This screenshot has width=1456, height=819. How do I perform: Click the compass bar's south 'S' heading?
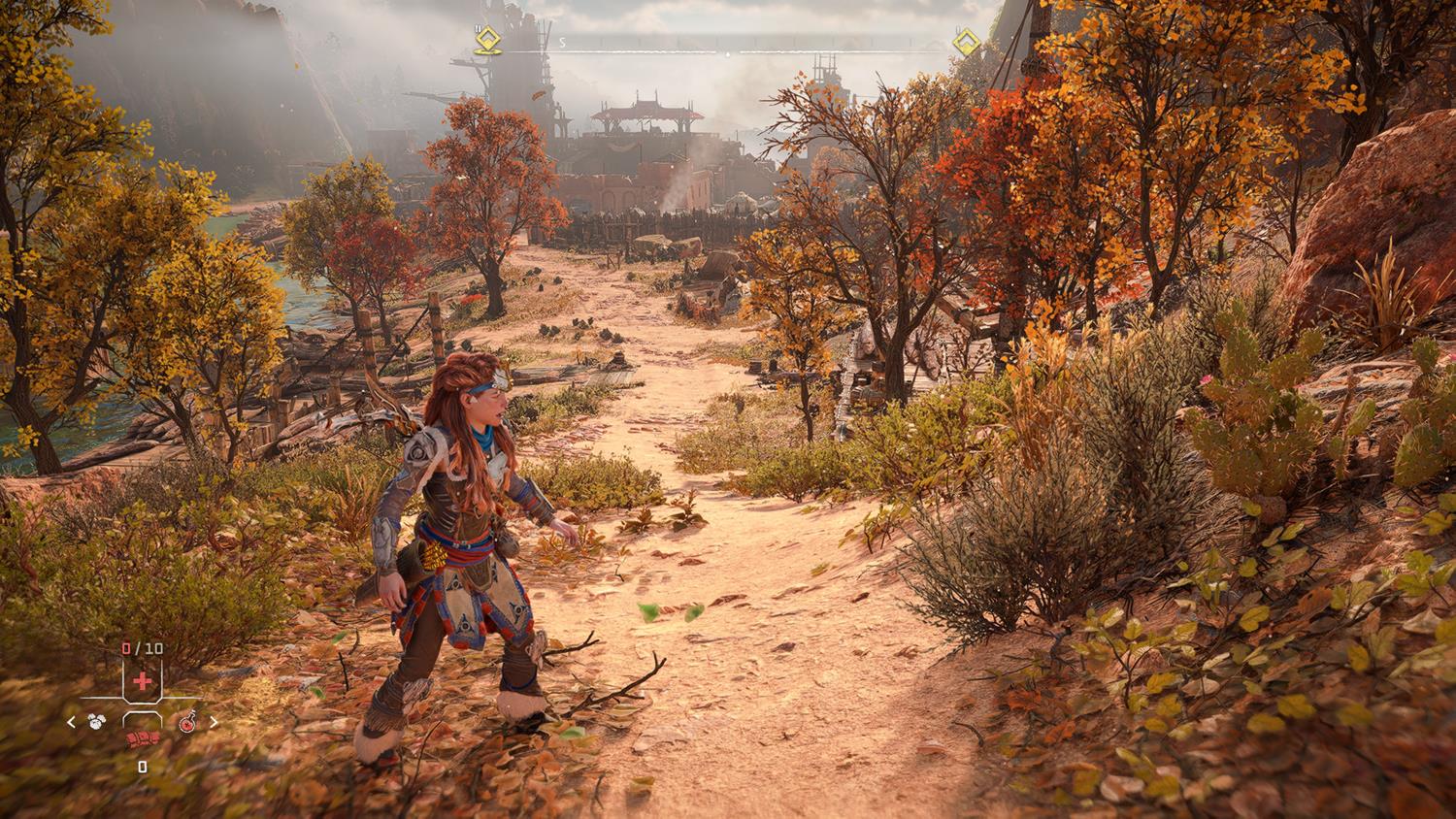pyautogui.click(x=561, y=43)
